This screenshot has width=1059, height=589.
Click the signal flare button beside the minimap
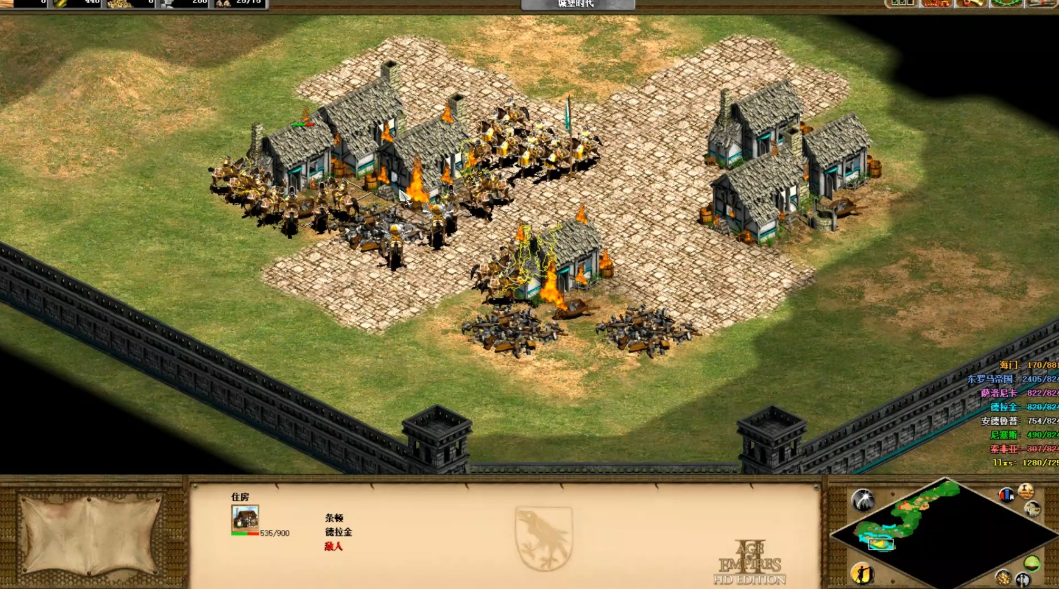point(862,500)
